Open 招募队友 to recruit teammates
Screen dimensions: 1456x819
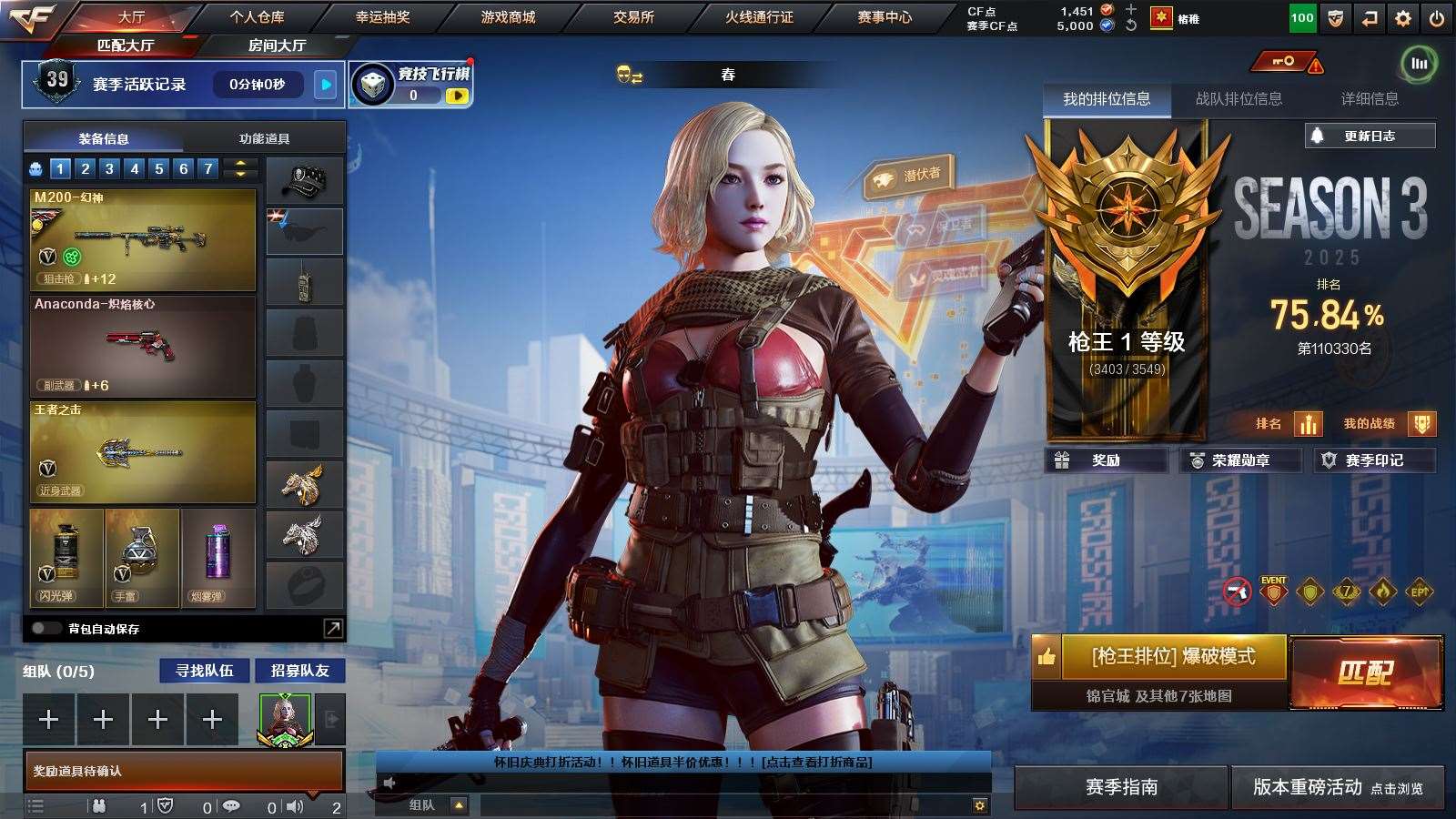click(x=299, y=671)
